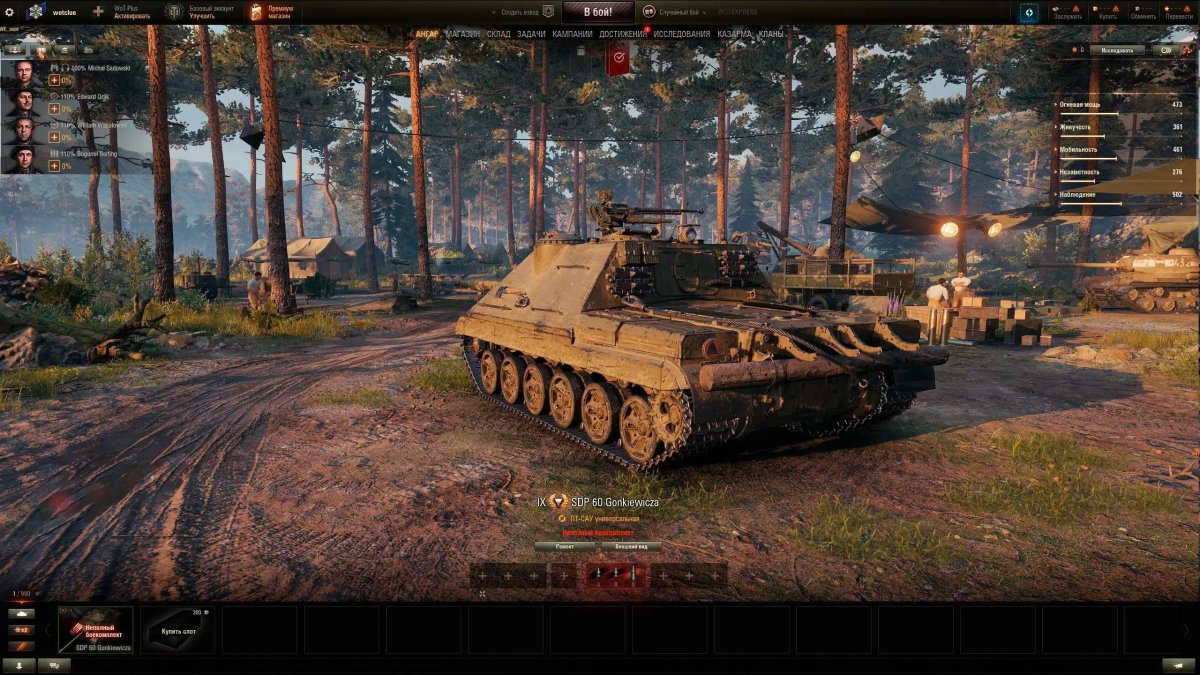Start battle with the В бой! button
The height and width of the screenshot is (675, 1200).
pos(598,12)
